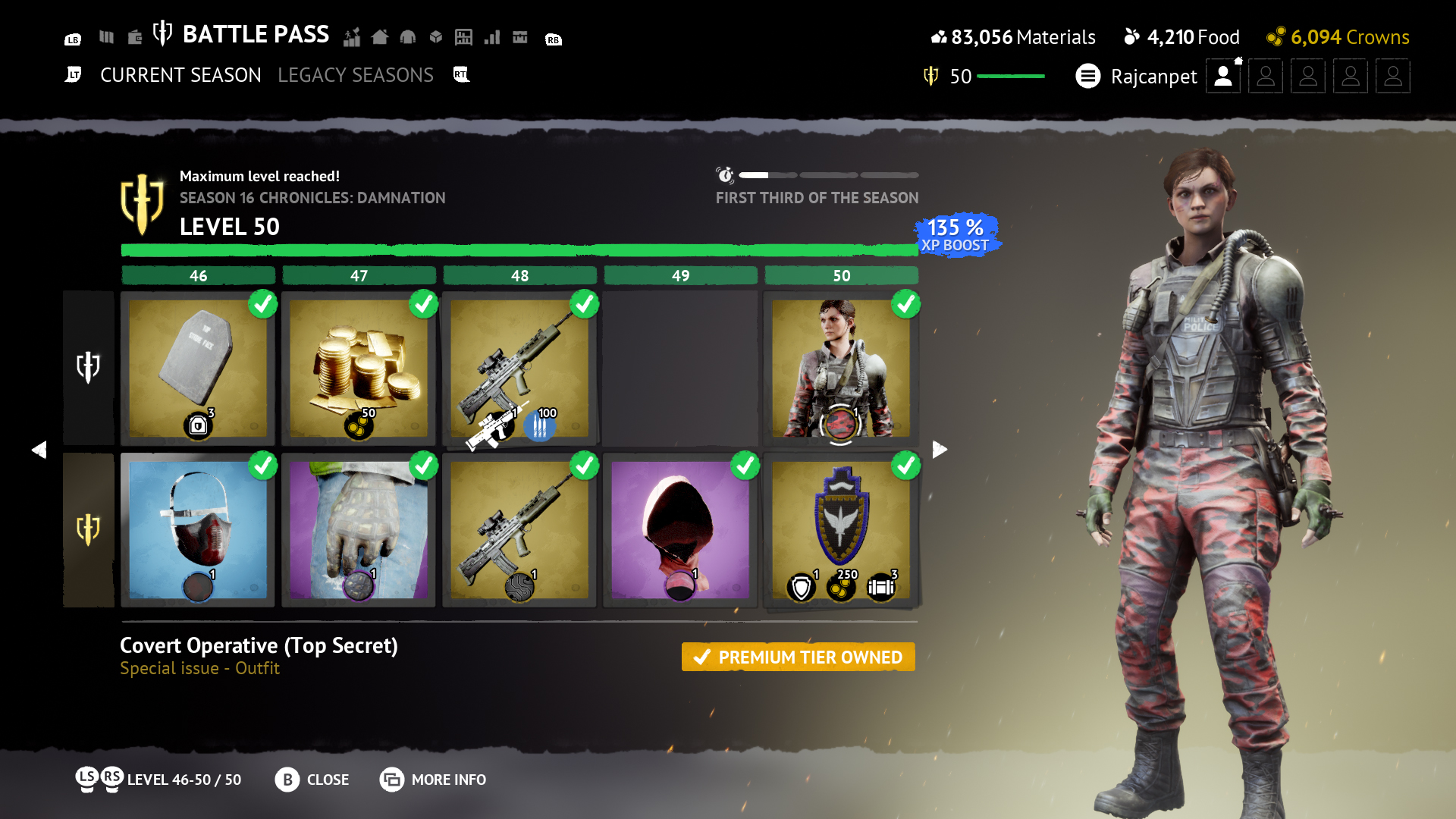Screen dimensions: 1456x819
Task: Select the first squad member portrait slot
Action: coord(1222,76)
